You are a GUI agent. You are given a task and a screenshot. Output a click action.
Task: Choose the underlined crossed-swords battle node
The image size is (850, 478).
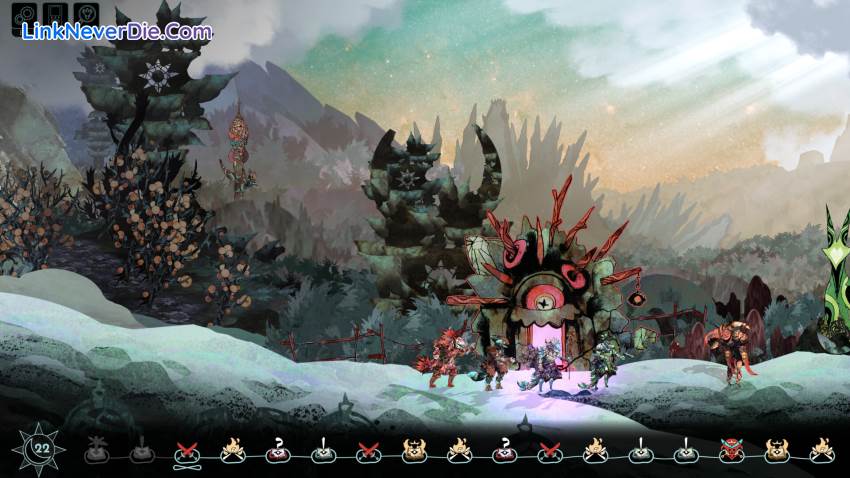pyautogui.click(x=186, y=453)
